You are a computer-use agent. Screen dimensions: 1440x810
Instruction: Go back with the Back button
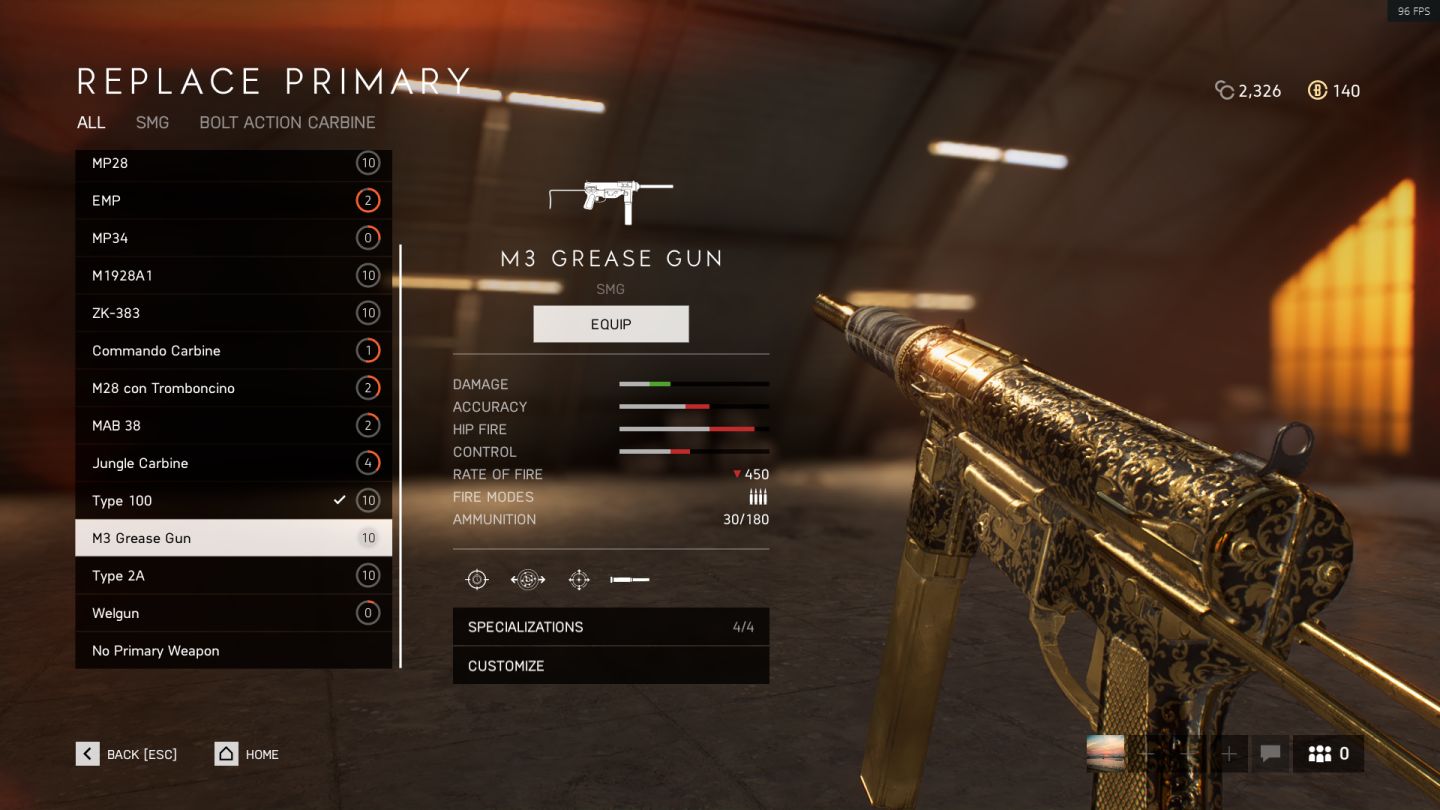click(x=127, y=754)
